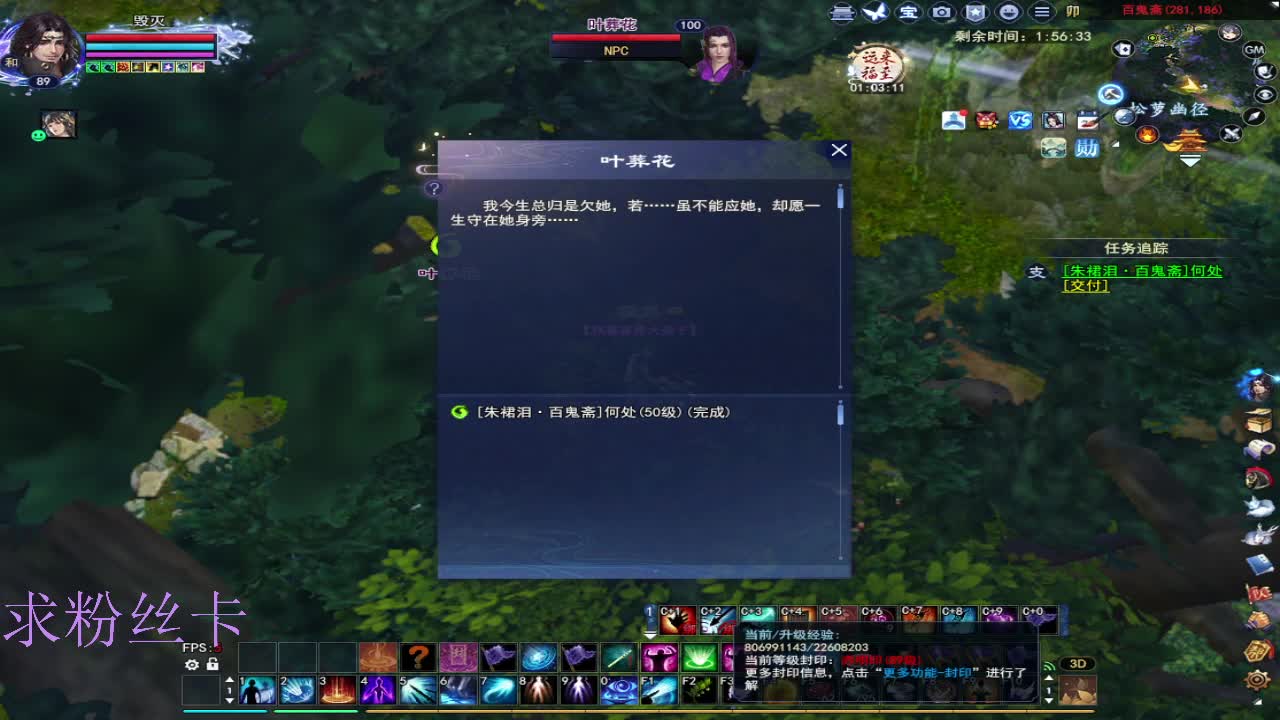
Task: Click the up arrow above the channel number 1
Action: [229, 679]
